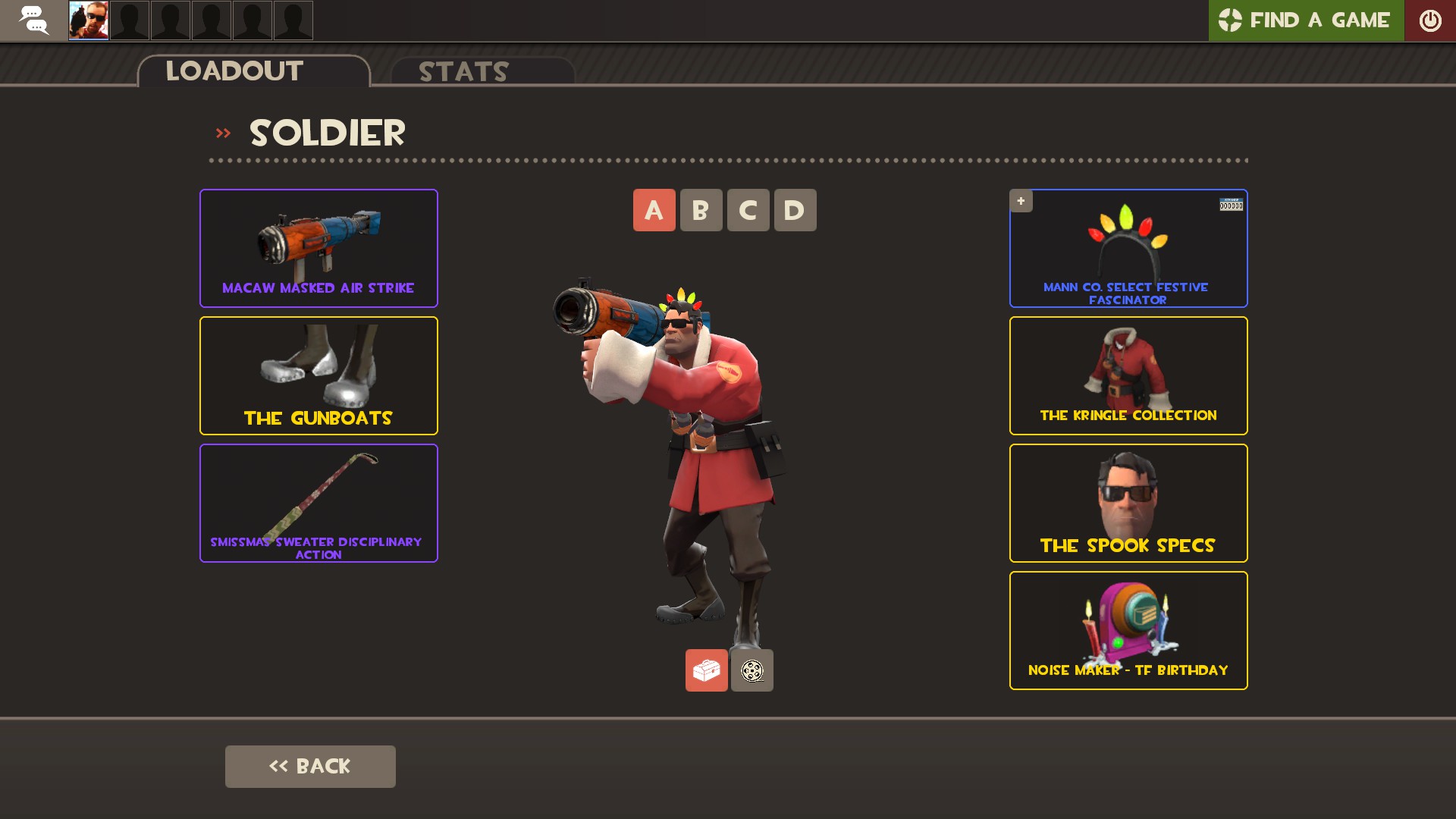Image resolution: width=1456 pixels, height=819 pixels.
Task: Switch to loadout preset B
Action: [x=701, y=210]
